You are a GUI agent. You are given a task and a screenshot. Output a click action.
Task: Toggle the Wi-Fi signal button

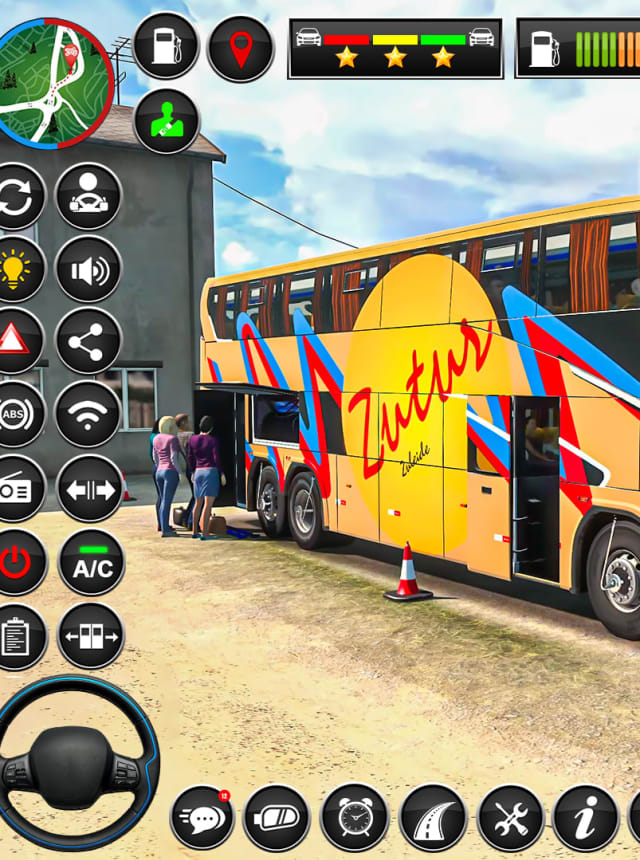point(89,414)
